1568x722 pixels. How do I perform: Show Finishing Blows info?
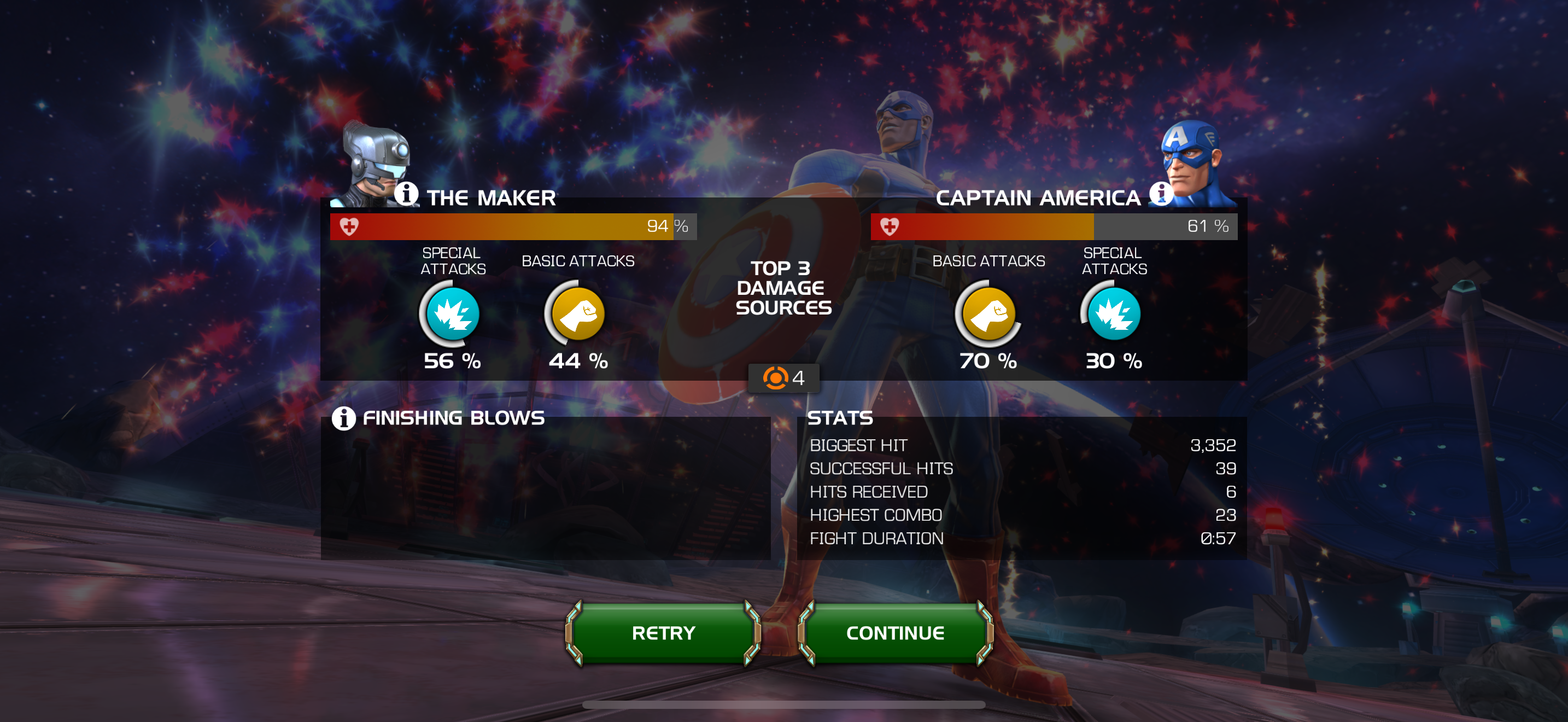click(x=343, y=418)
